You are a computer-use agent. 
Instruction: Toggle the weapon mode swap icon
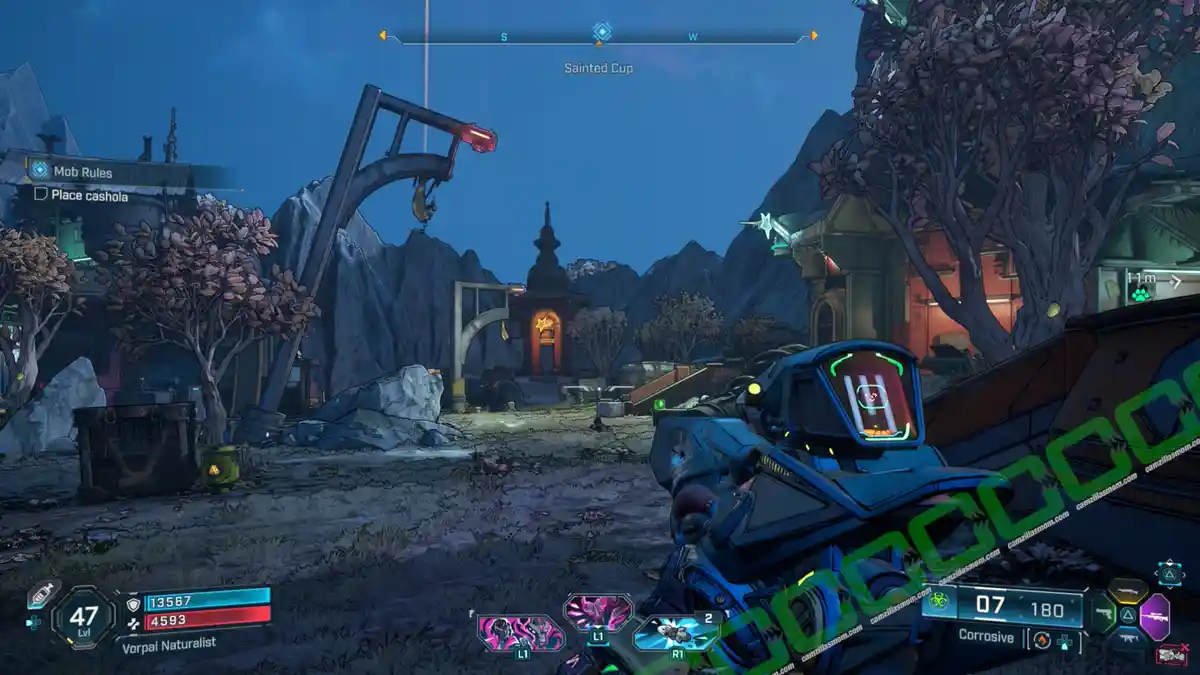[x=1041, y=640]
